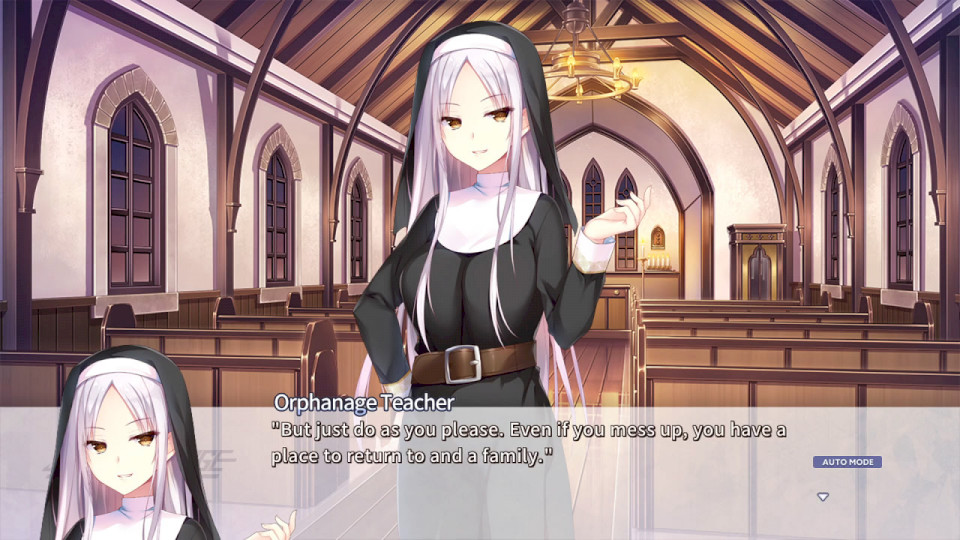Viewport: 960px width, 540px height.
Task: Toggle the AUTO MODE indicator
Action: tap(847, 462)
